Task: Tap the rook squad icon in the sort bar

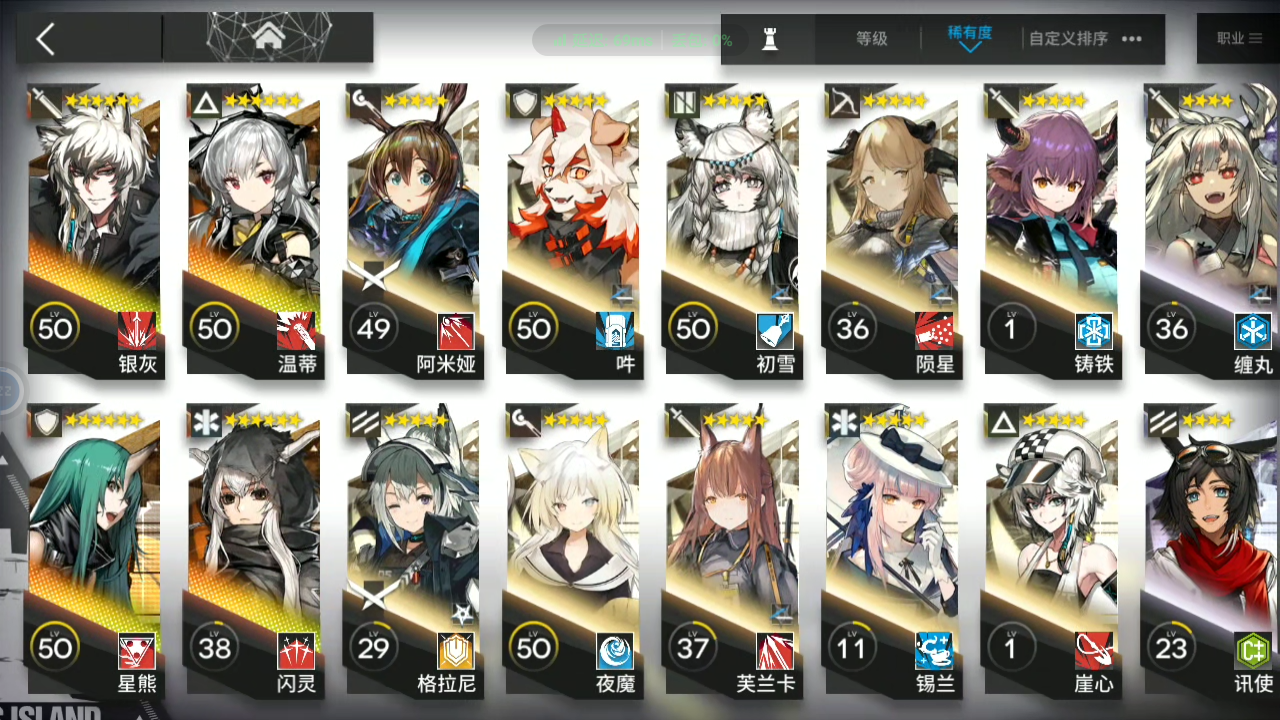Action: coord(770,38)
